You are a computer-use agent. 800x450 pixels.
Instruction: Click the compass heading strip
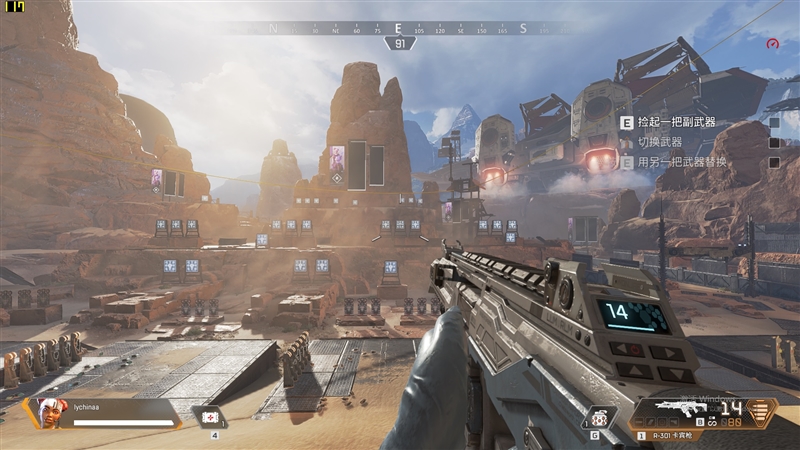pyautogui.click(x=400, y=29)
